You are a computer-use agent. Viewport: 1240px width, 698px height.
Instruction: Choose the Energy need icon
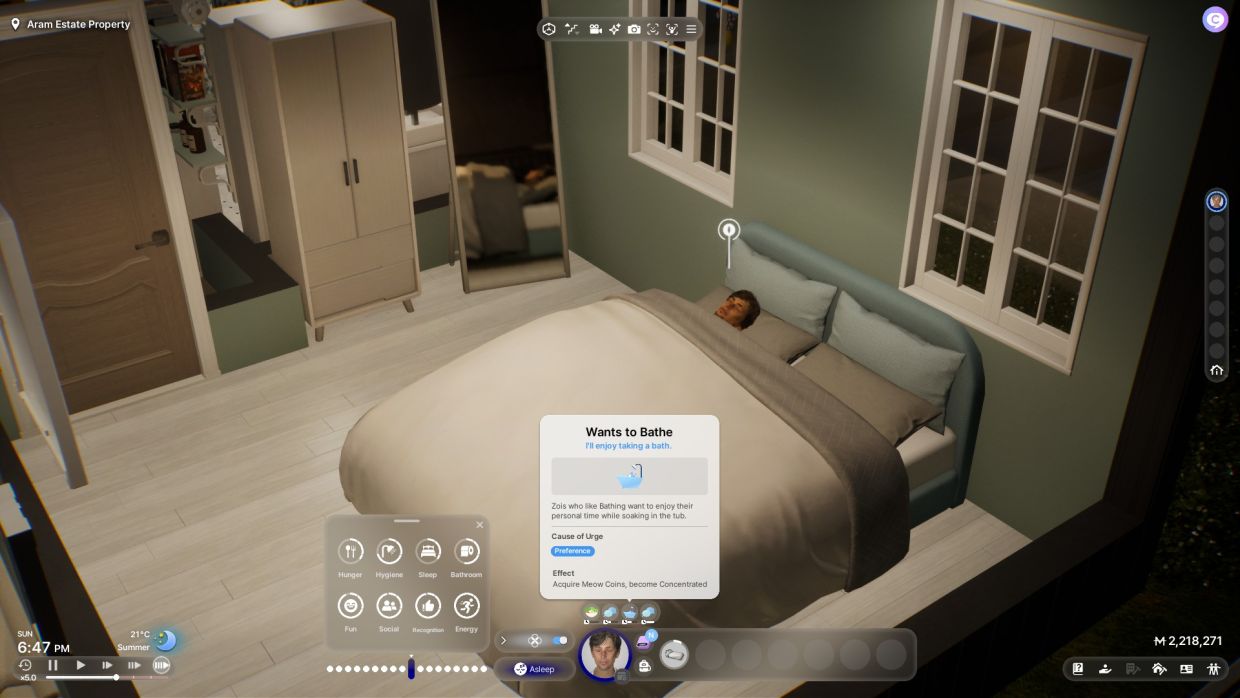(x=466, y=605)
